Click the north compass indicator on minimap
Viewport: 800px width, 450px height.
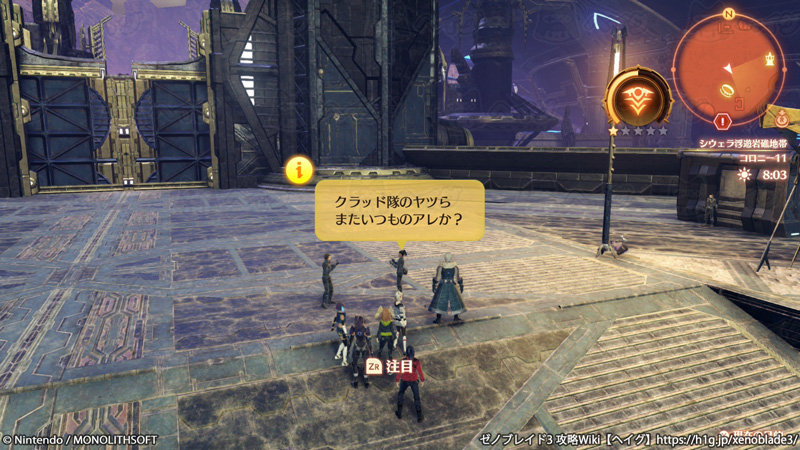(x=729, y=14)
